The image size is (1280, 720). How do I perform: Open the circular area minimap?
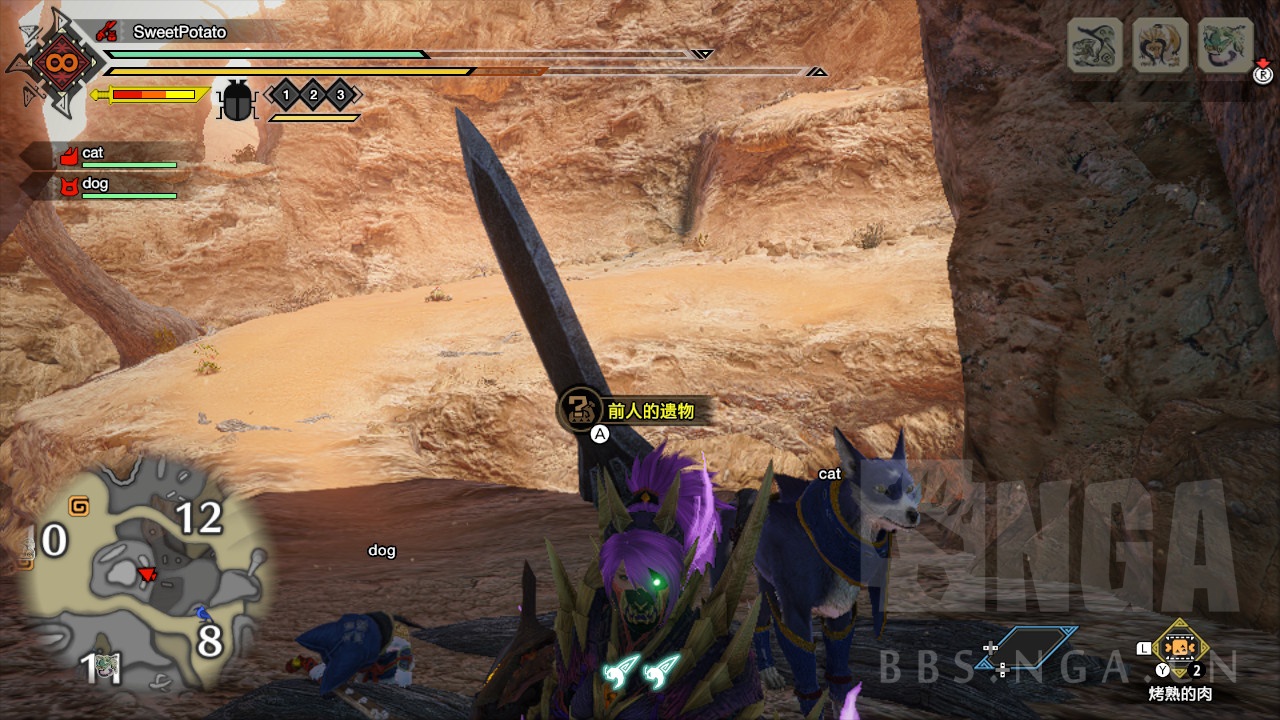click(143, 575)
